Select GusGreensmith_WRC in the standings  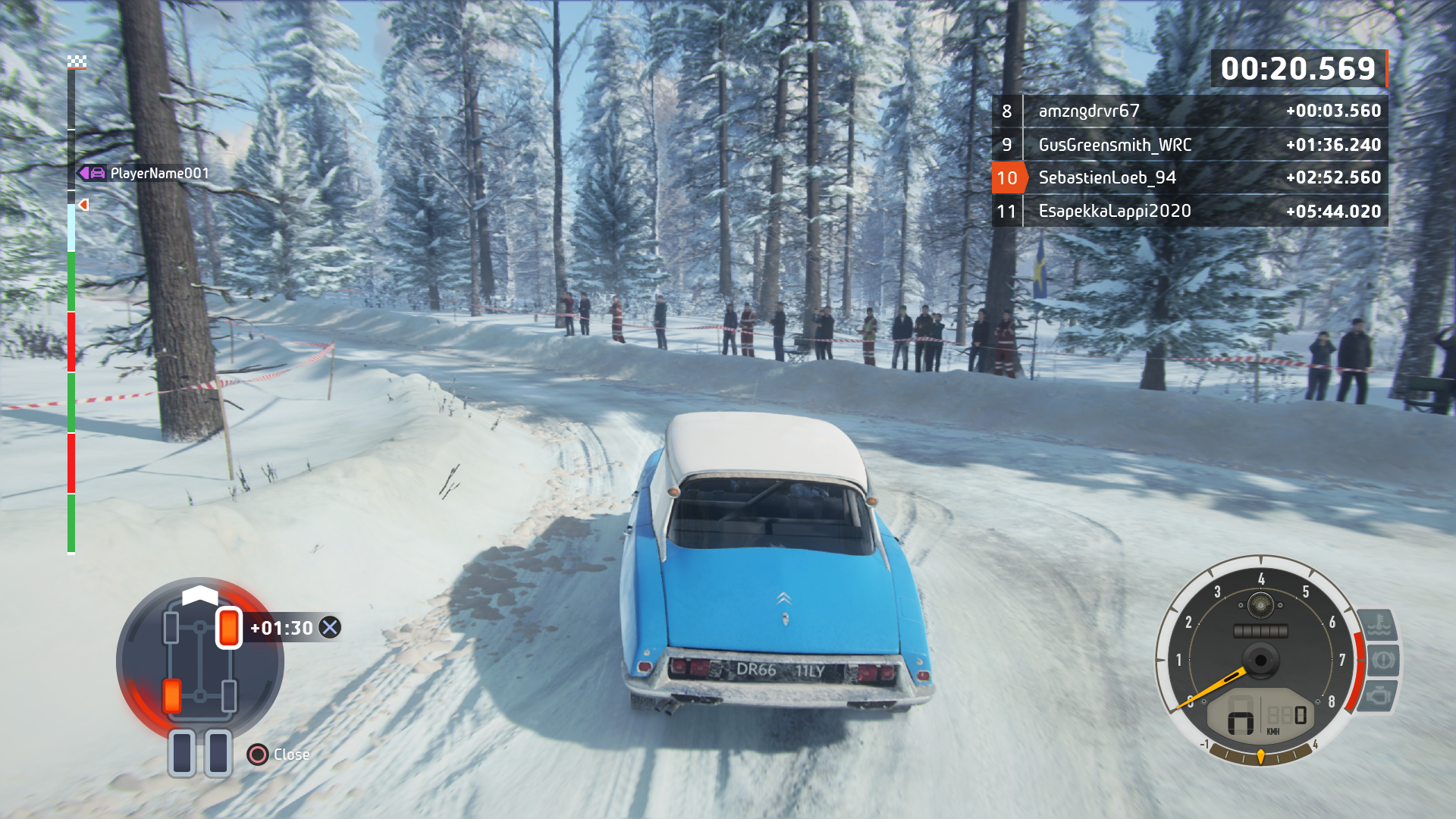click(x=1190, y=145)
